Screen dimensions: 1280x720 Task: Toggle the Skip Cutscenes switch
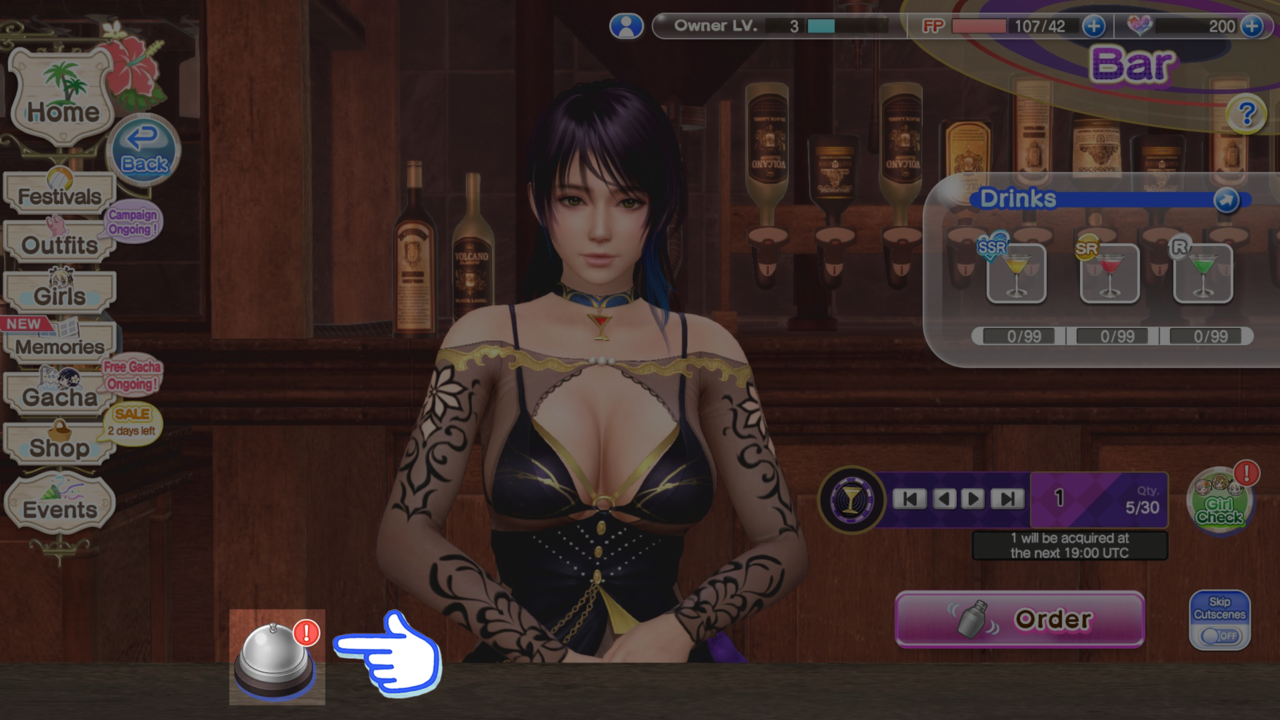pyautogui.click(x=1220, y=635)
